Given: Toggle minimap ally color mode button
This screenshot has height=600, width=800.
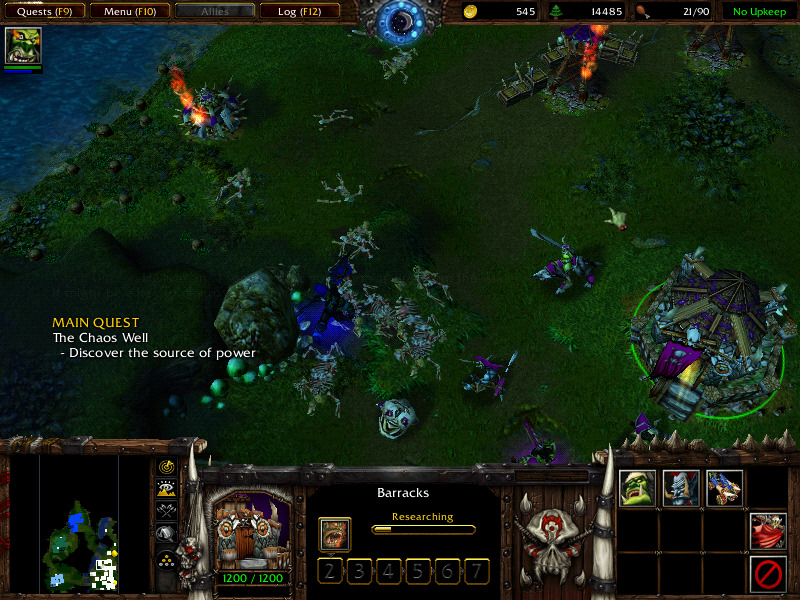Looking at the screenshot, I should pyautogui.click(x=166, y=512).
